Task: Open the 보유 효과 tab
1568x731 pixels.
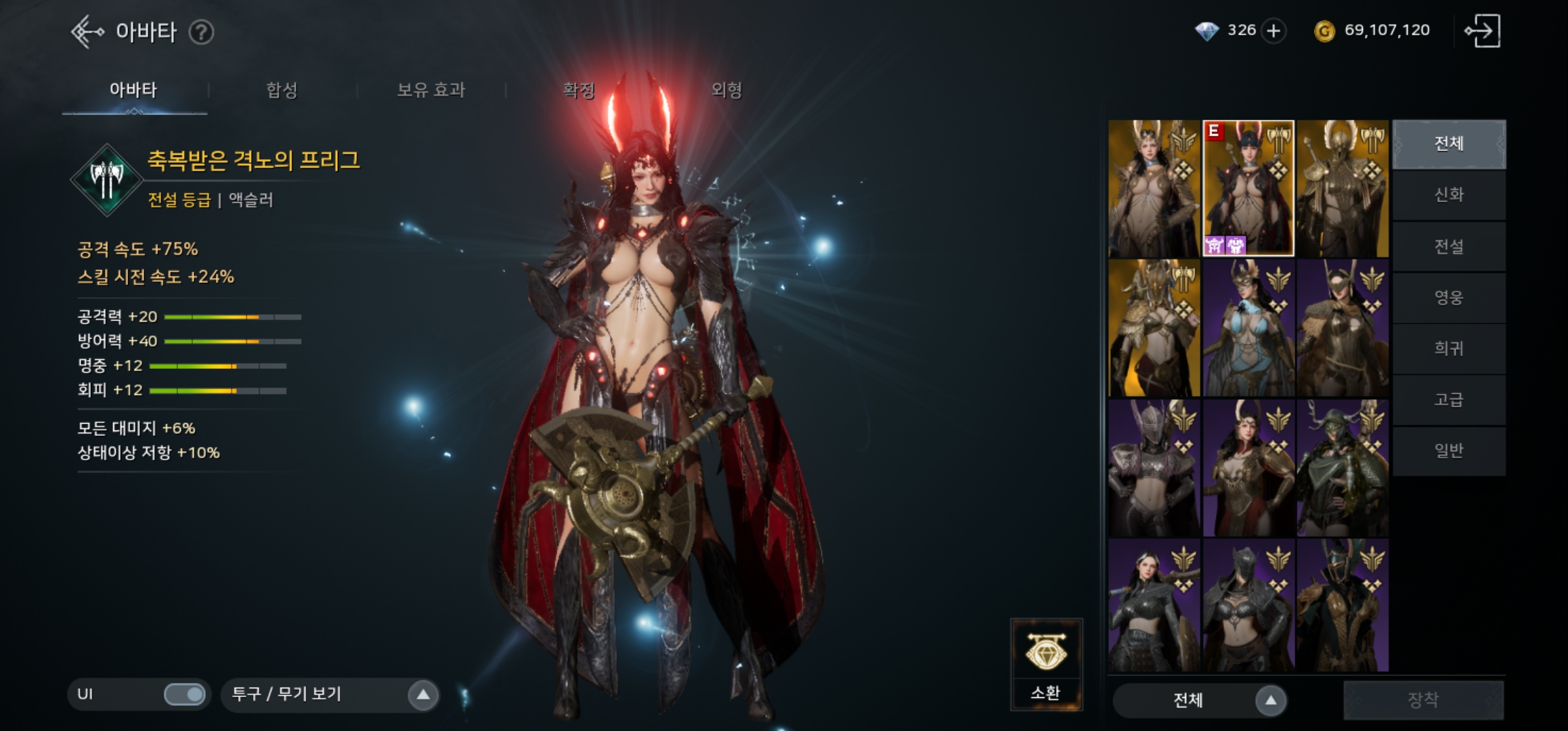Action: click(x=431, y=90)
